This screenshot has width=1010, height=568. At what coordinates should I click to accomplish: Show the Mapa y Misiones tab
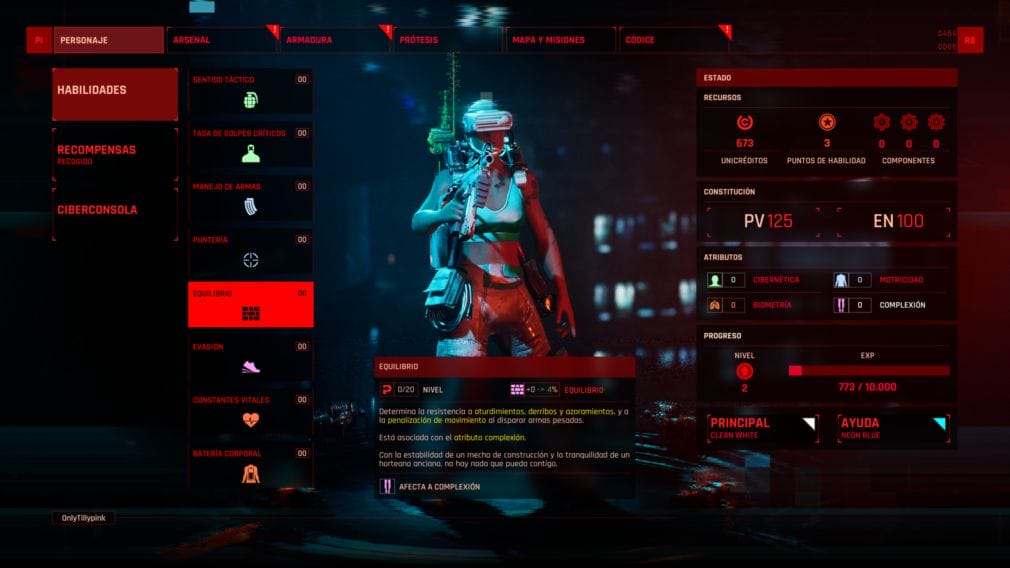[561, 40]
